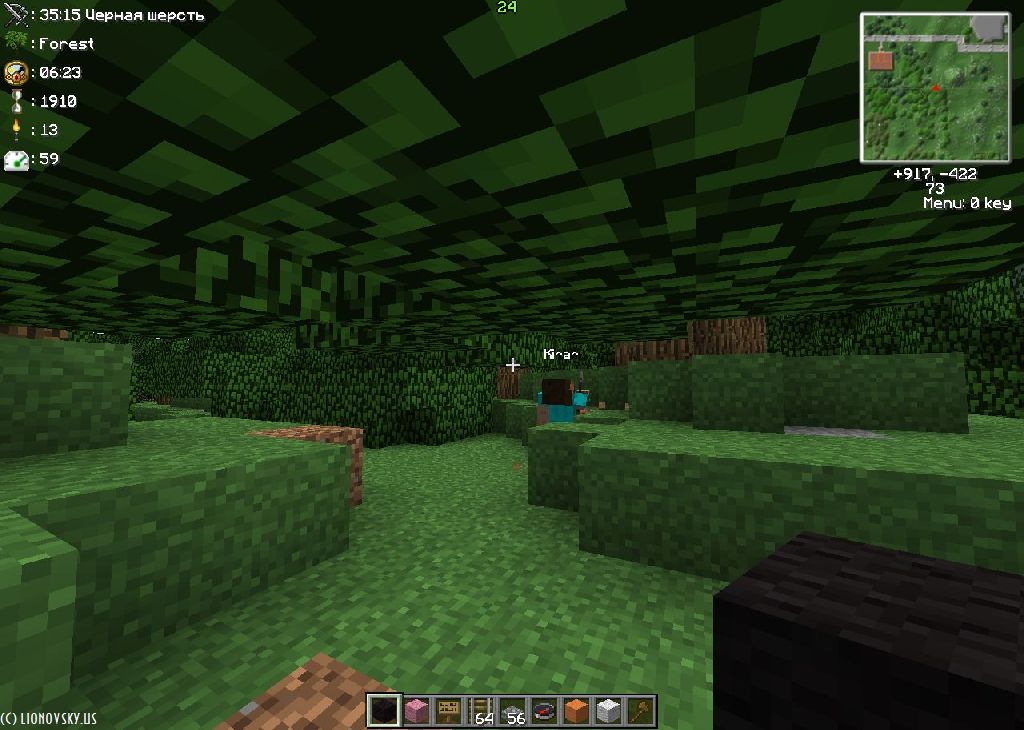The image size is (1024, 730).
Task: Select the black wool hotbar slot
Action: pyautogui.click(x=383, y=711)
